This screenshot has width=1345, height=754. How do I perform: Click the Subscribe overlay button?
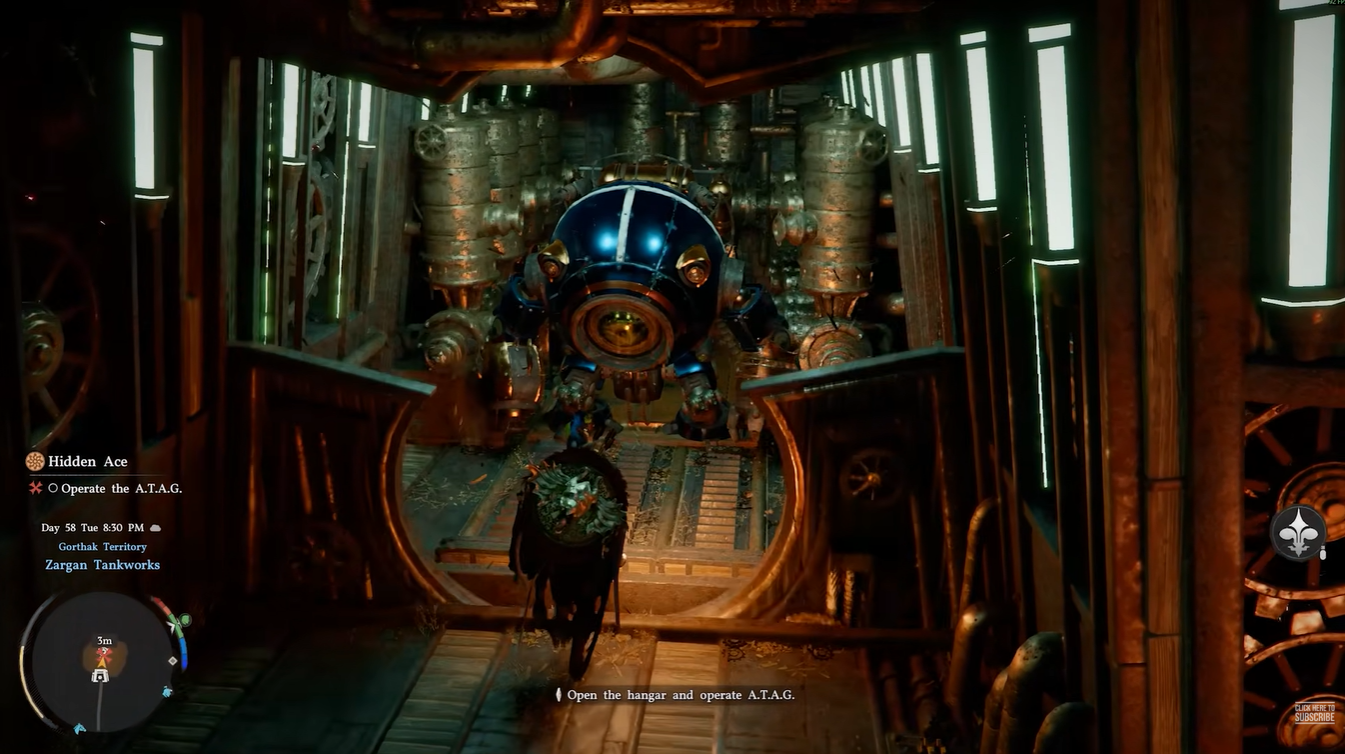point(1314,713)
